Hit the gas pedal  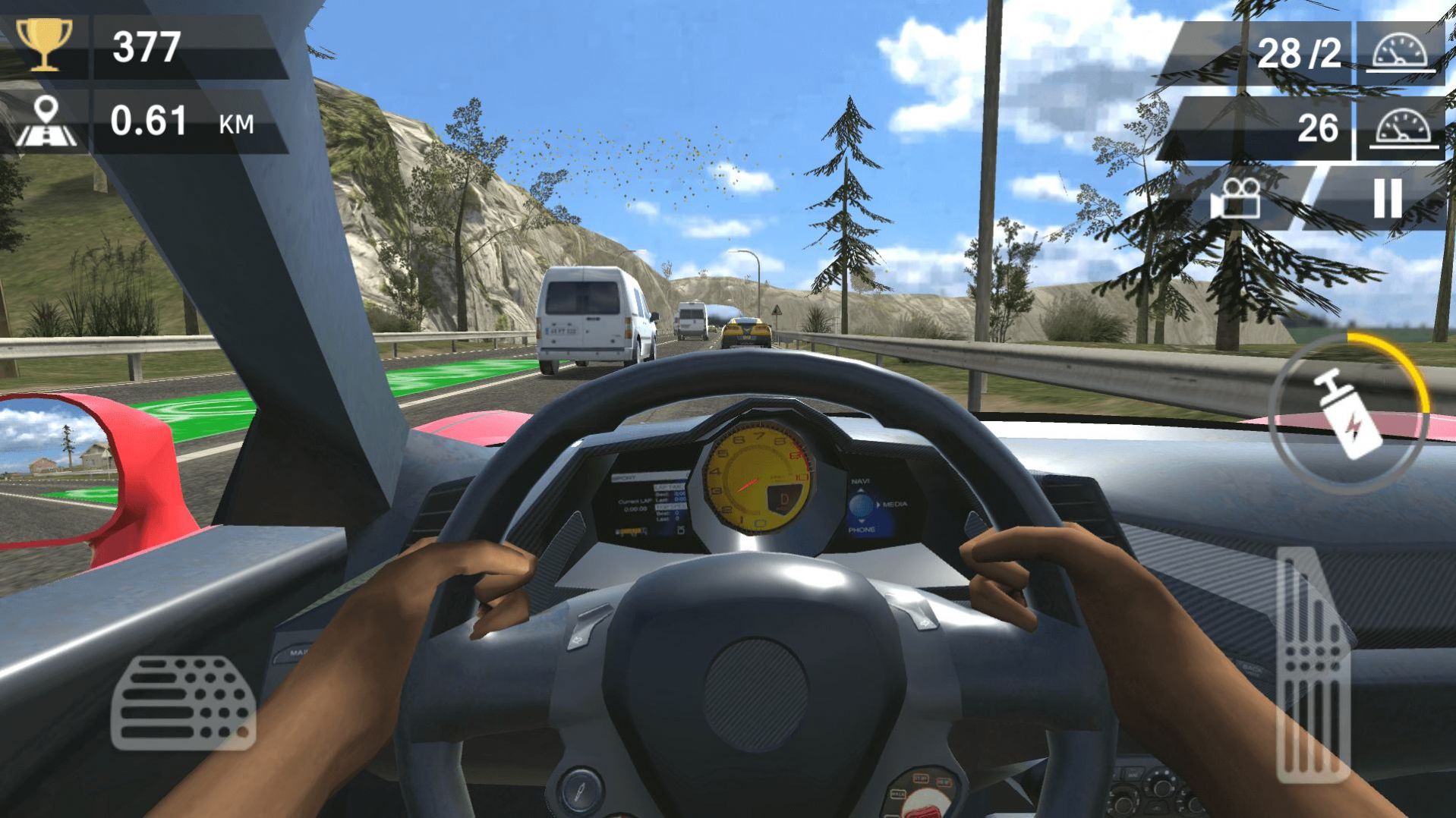pyautogui.click(x=1313, y=666)
